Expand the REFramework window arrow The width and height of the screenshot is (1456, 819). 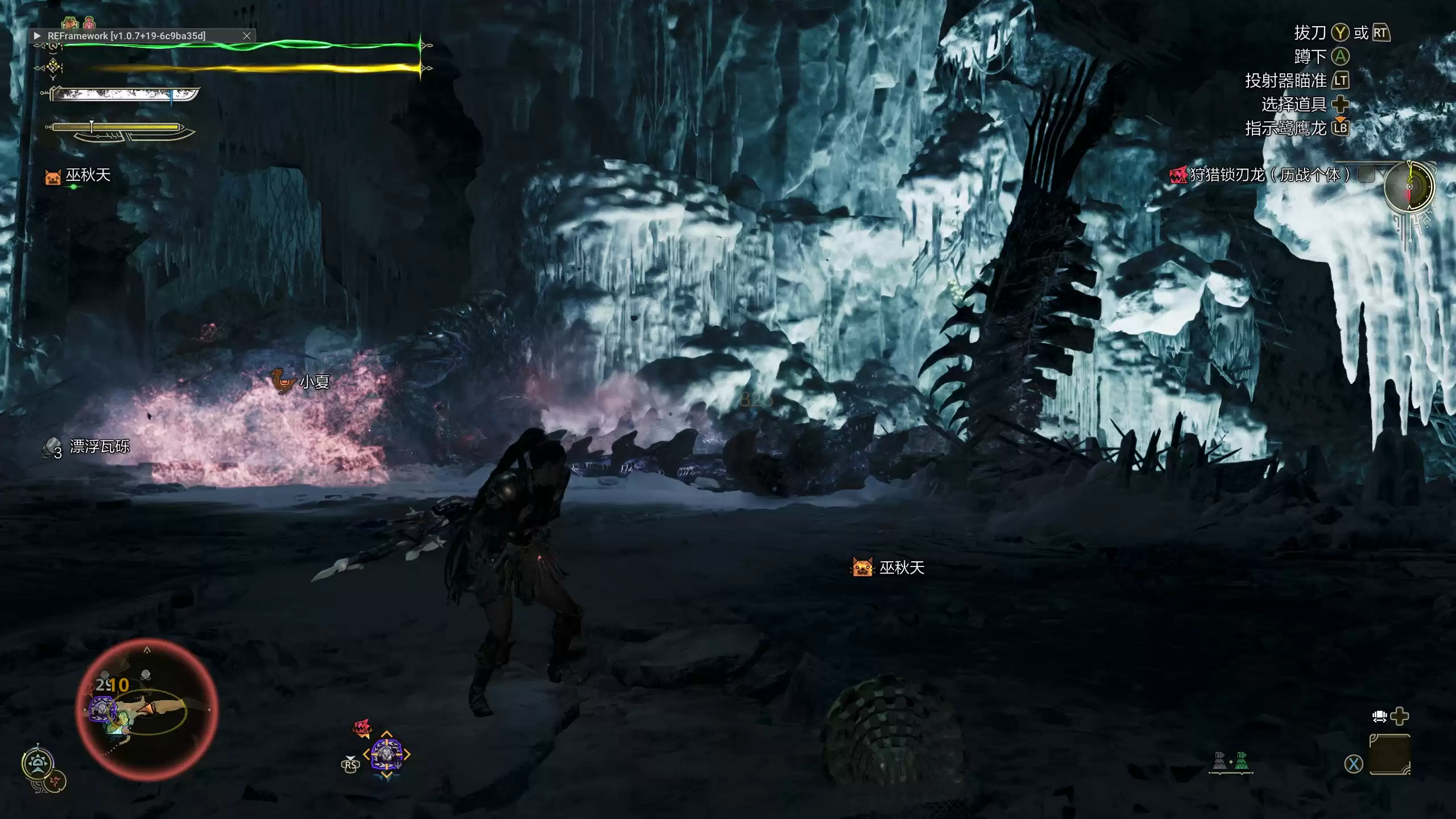point(38,36)
